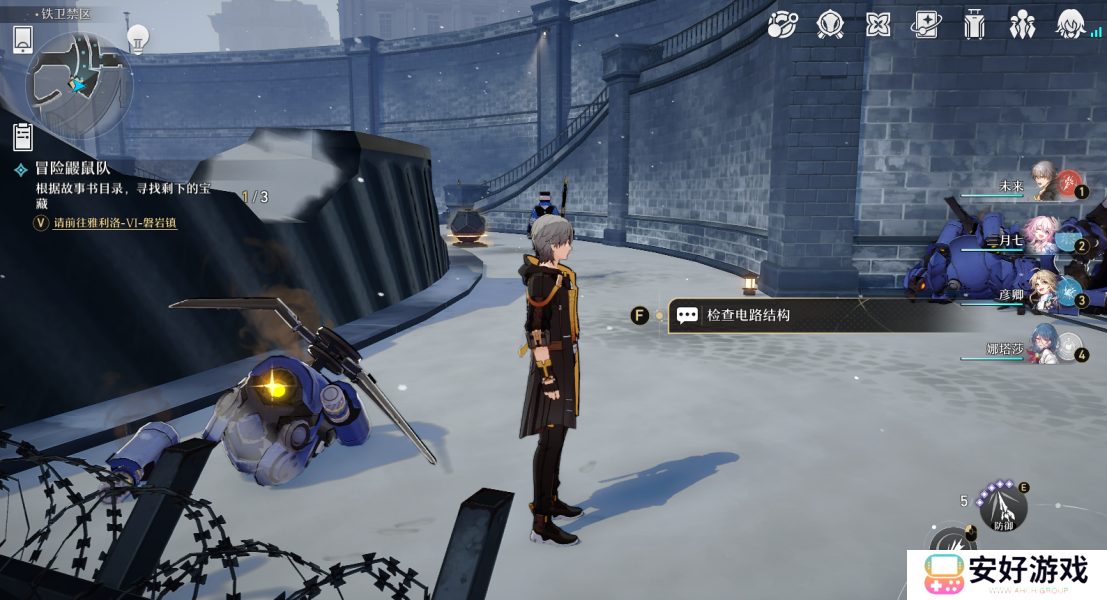This screenshot has height=600, width=1107.
Task: Follow the 请前往雅利洛-VI-磐岩镇 quest link
Action: [x=114, y=223]
